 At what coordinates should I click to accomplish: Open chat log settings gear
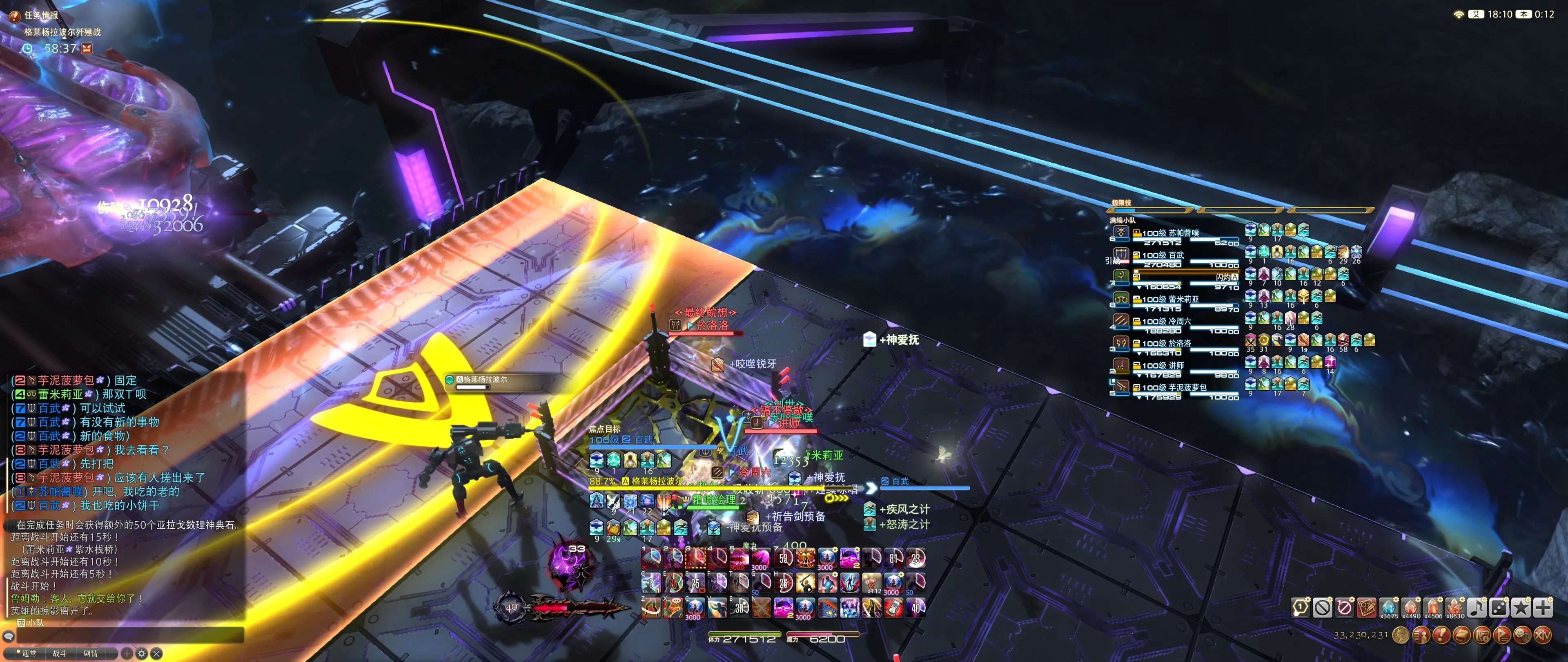142,653
